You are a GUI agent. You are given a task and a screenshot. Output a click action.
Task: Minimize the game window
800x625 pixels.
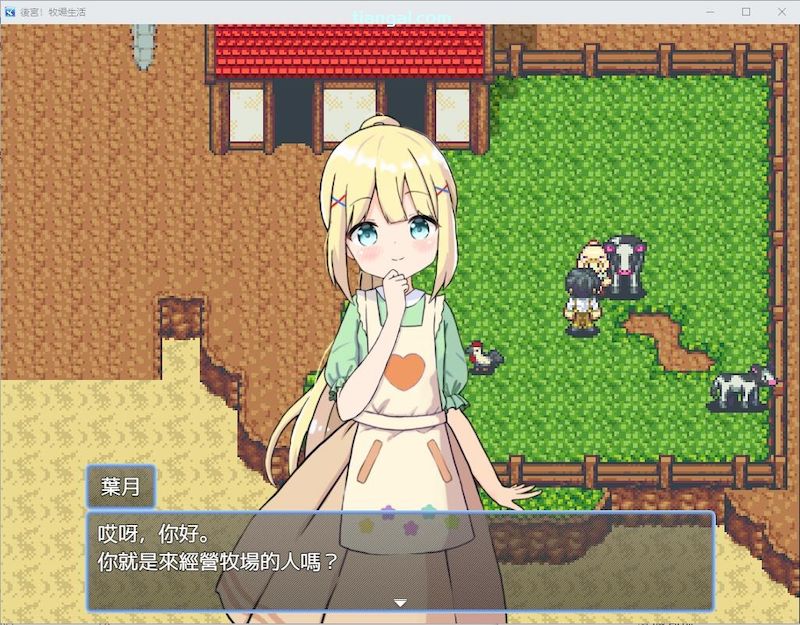710,11
